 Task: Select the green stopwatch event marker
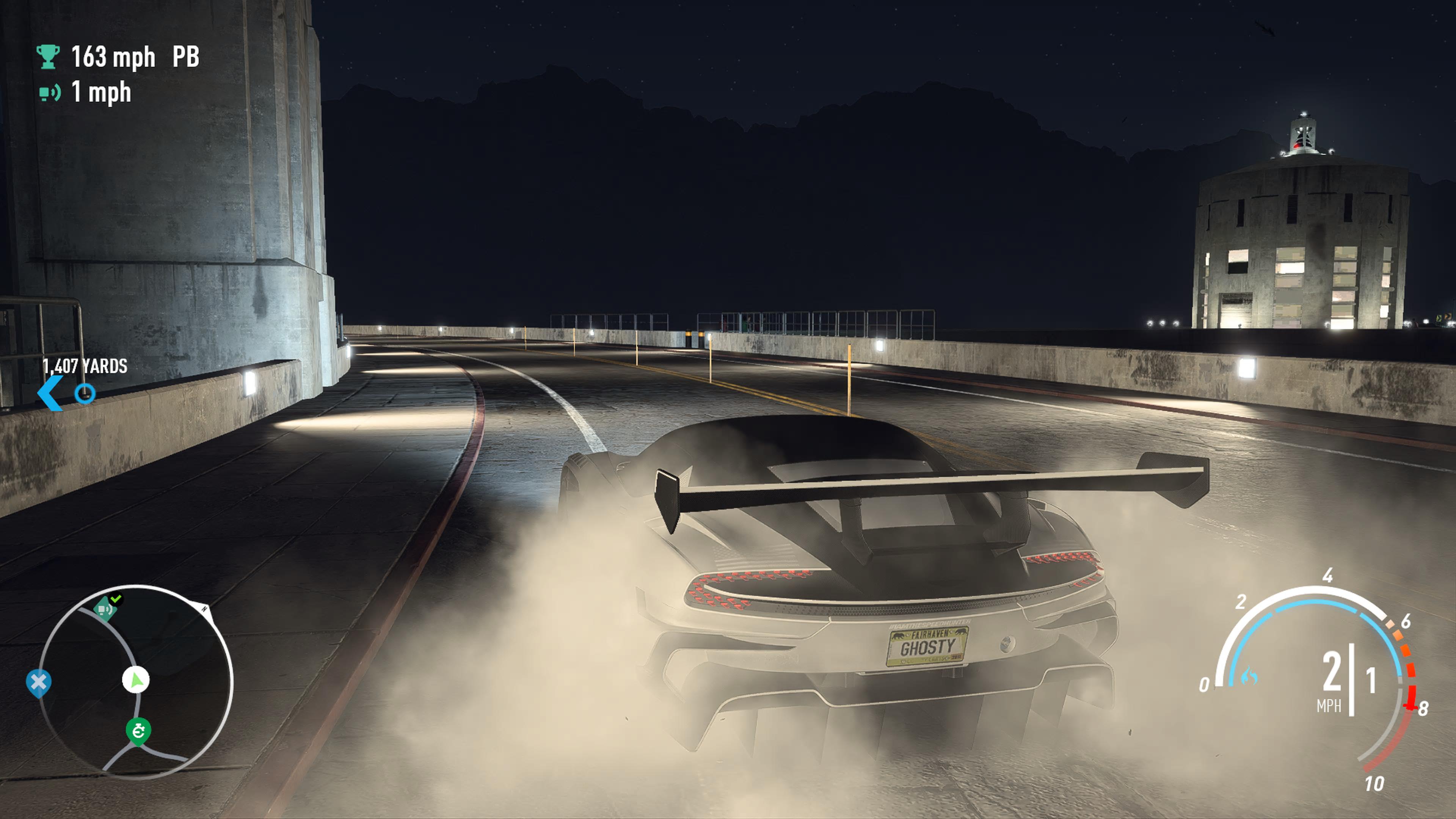(138, 731)
